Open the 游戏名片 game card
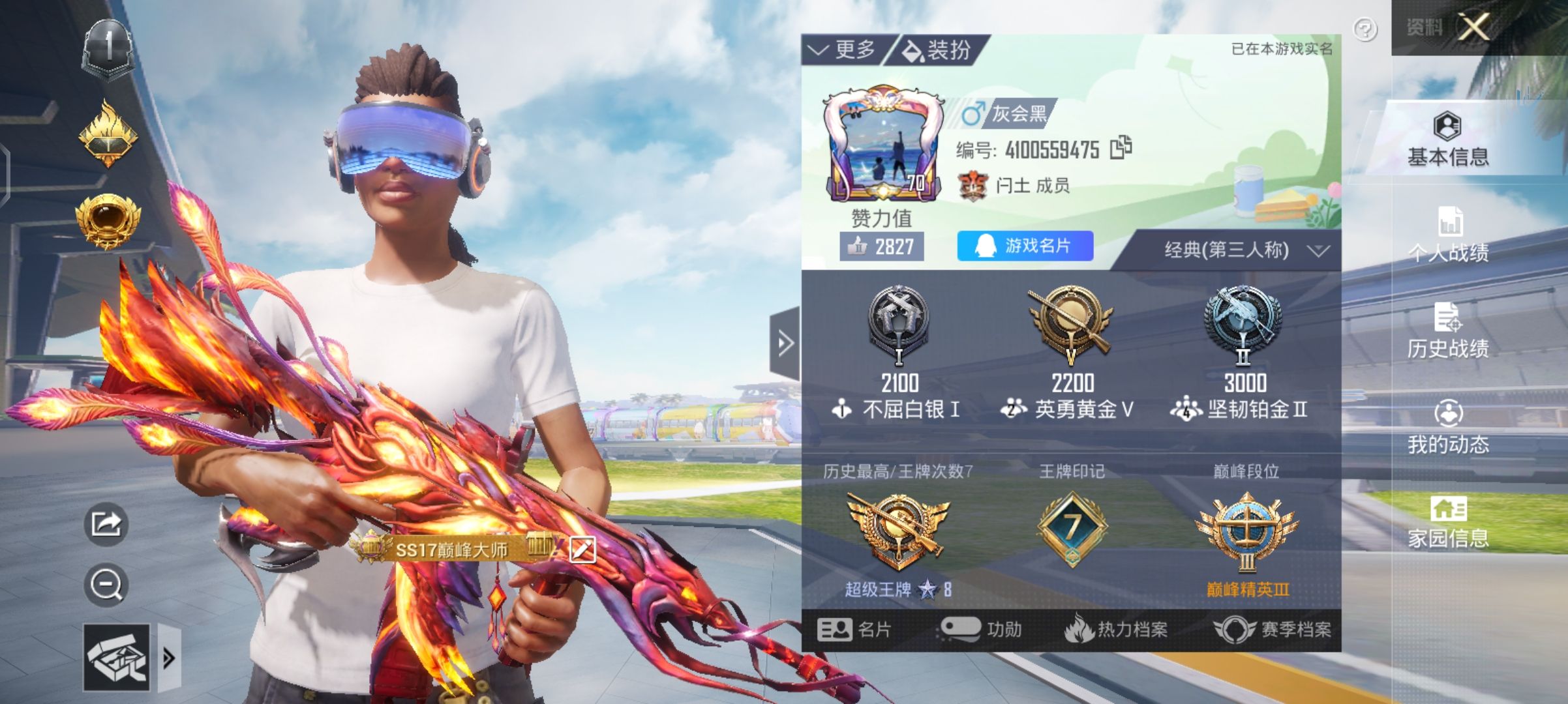Viewport: 1568px width, 704px height. pyautogui.click(x=1025, y=246)
